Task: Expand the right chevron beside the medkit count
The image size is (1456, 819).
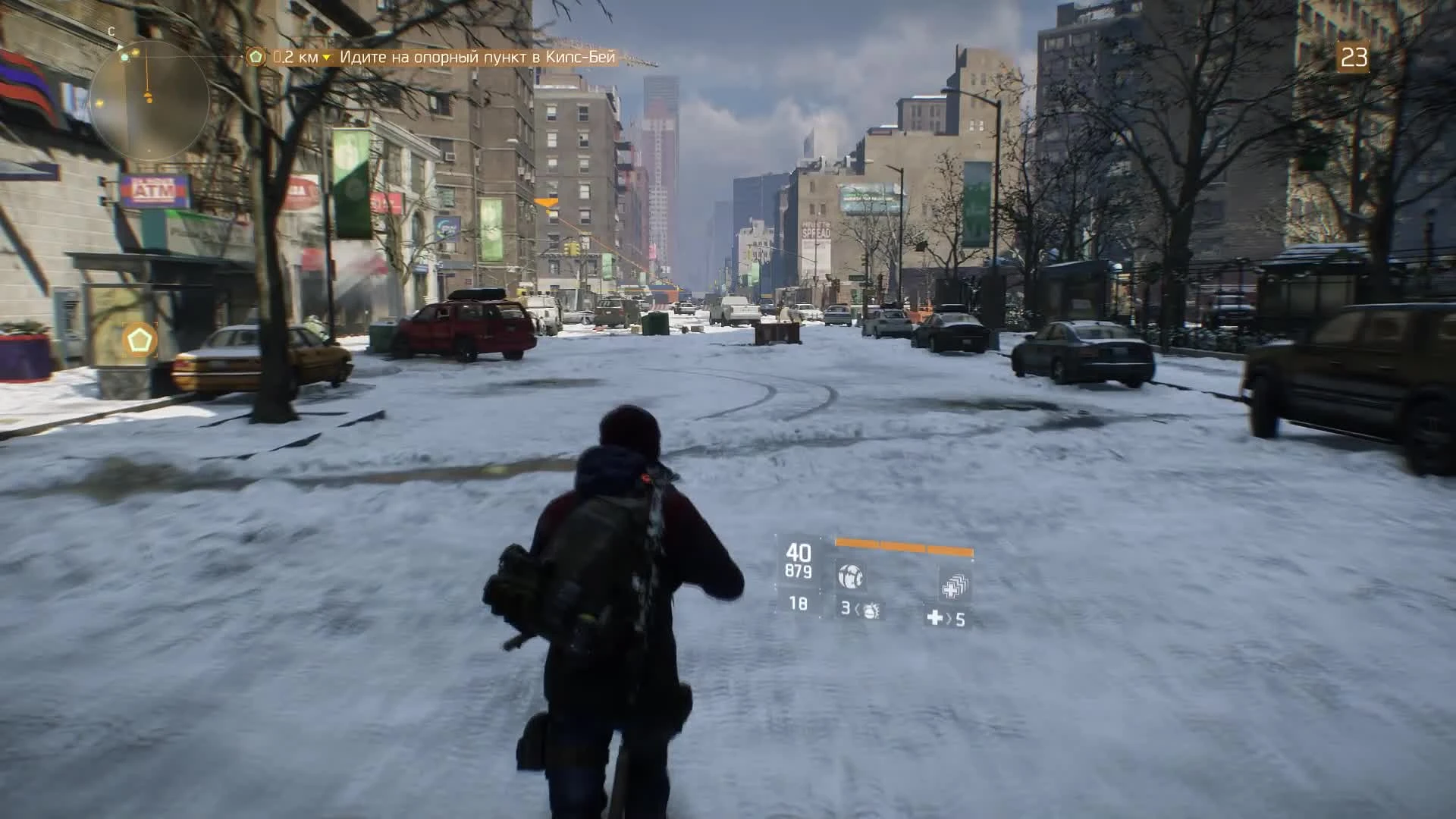Action: 948,620
